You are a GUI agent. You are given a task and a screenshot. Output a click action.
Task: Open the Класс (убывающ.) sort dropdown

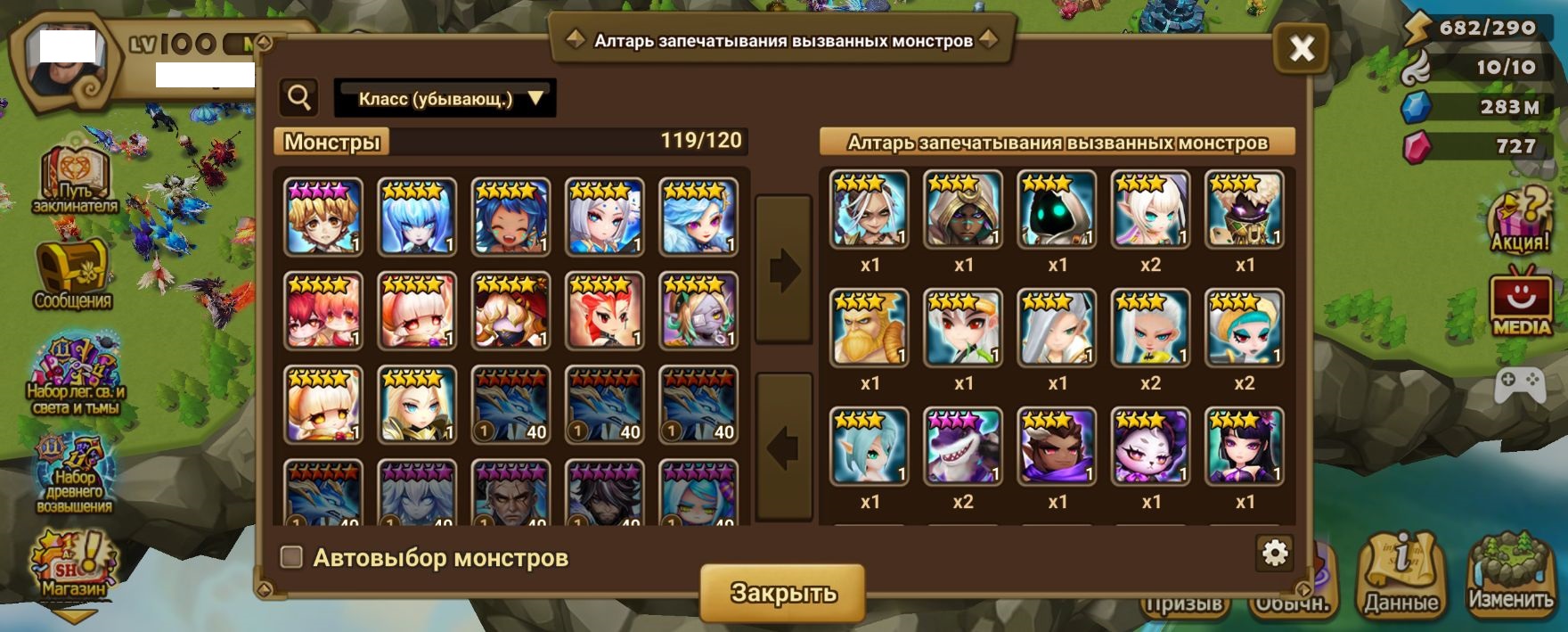[x=445, y=98]
